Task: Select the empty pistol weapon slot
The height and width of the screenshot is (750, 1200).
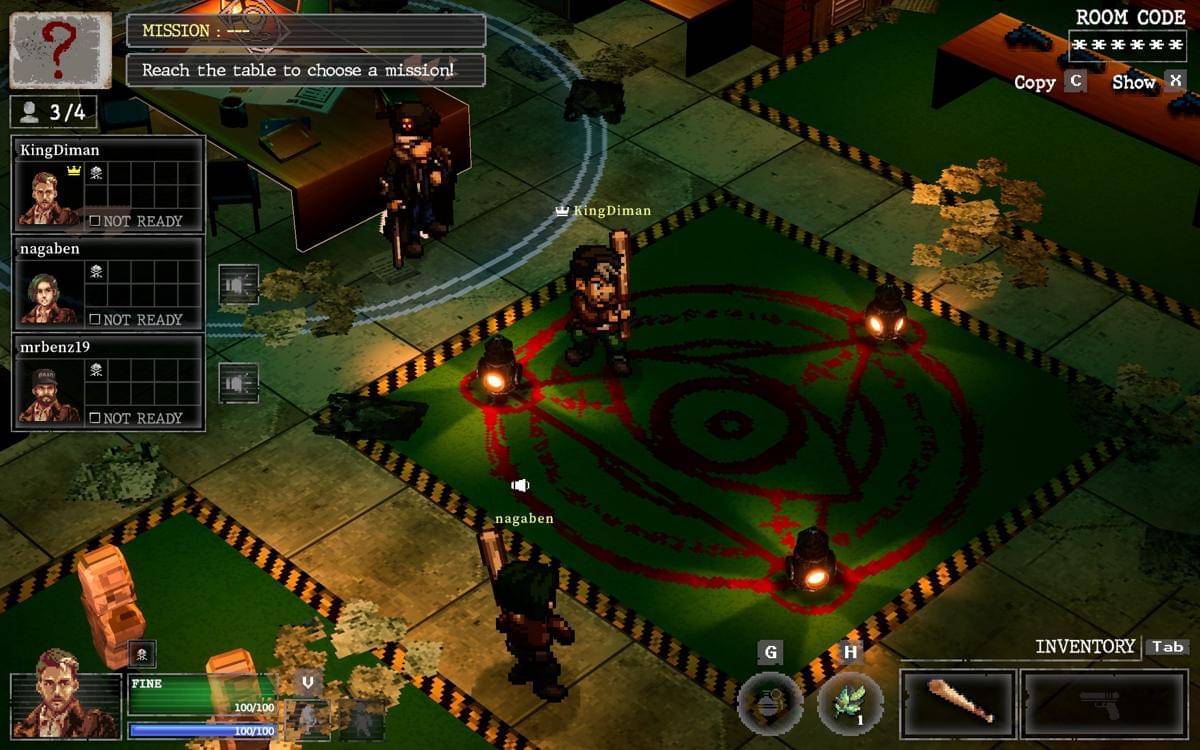Action: click(x=1104, y=704)
